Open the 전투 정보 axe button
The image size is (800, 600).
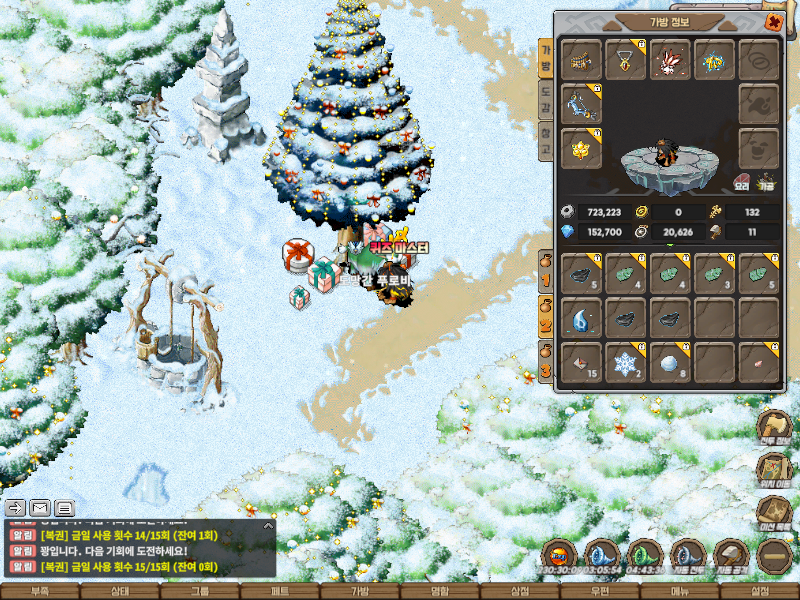click(775, 426)
